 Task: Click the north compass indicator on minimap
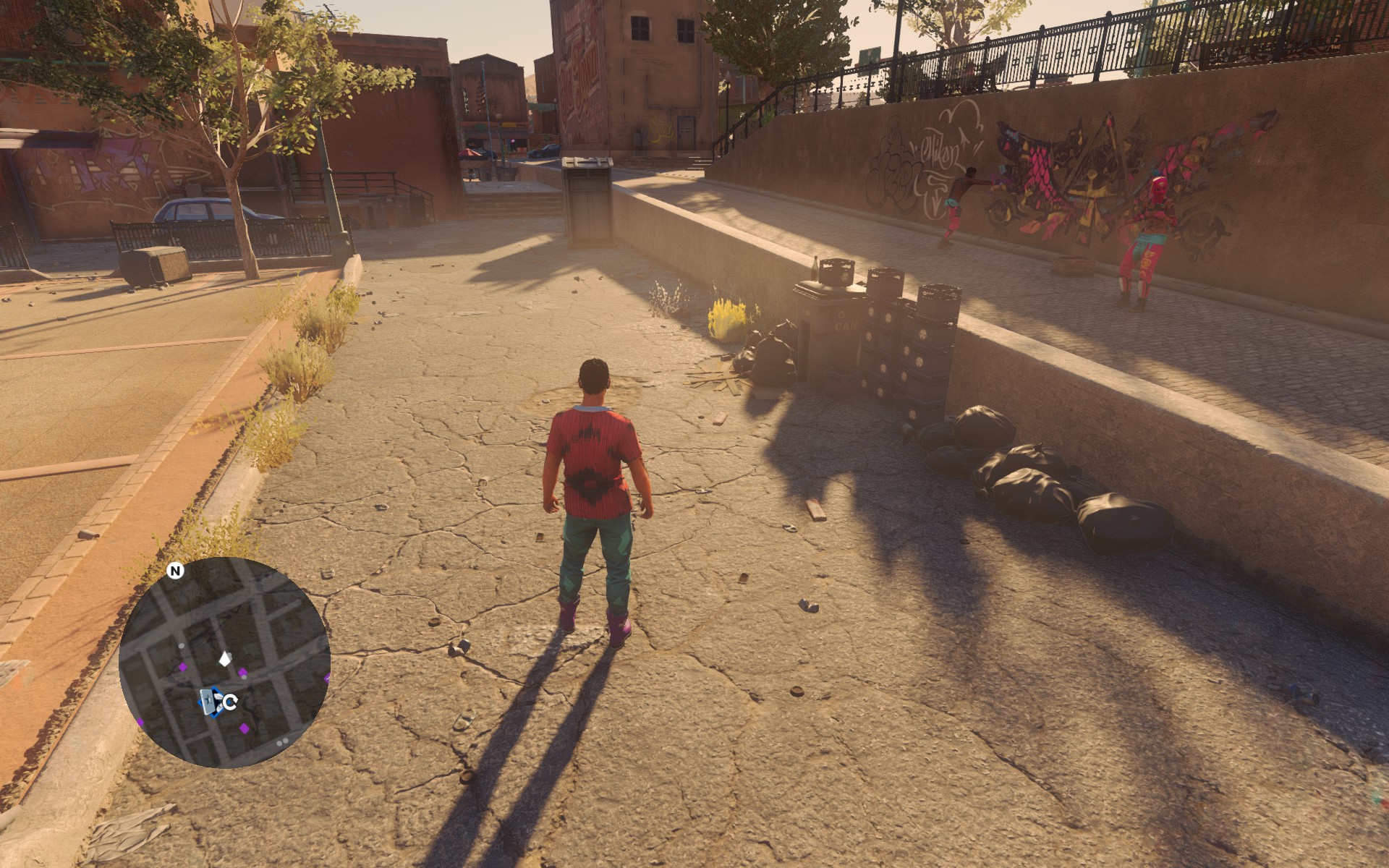pos(175,571)
